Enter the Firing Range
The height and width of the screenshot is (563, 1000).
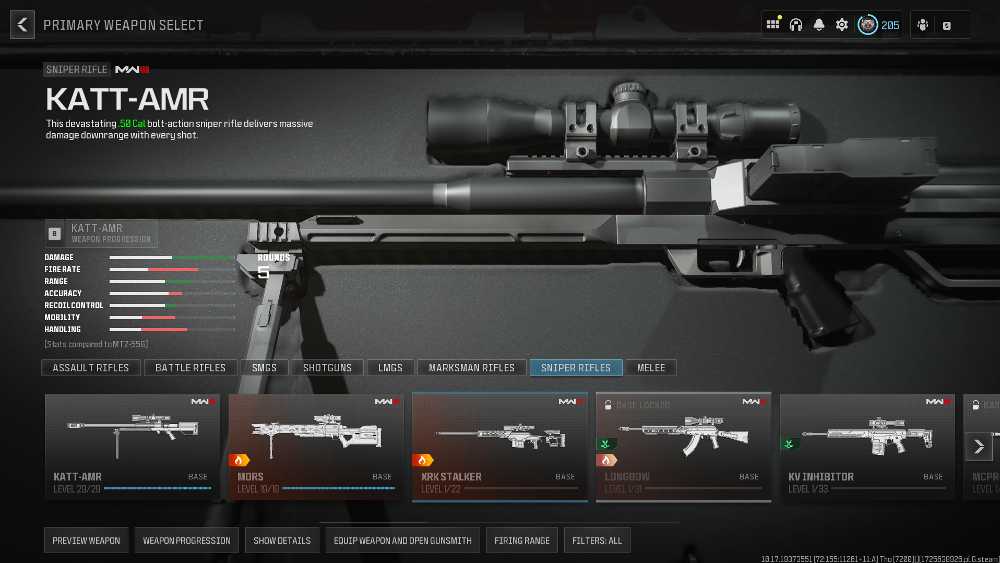pyautogui.click(x=522, y=541)
